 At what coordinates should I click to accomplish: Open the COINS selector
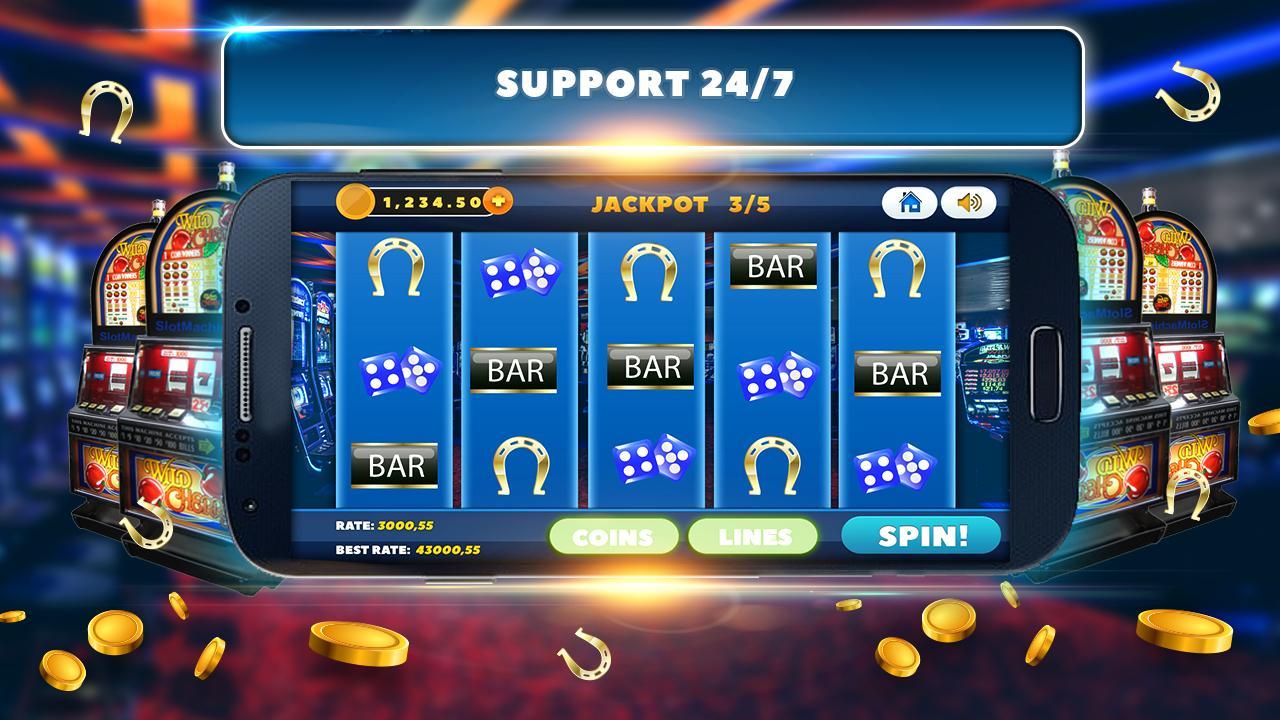click(x=613, y=537)
